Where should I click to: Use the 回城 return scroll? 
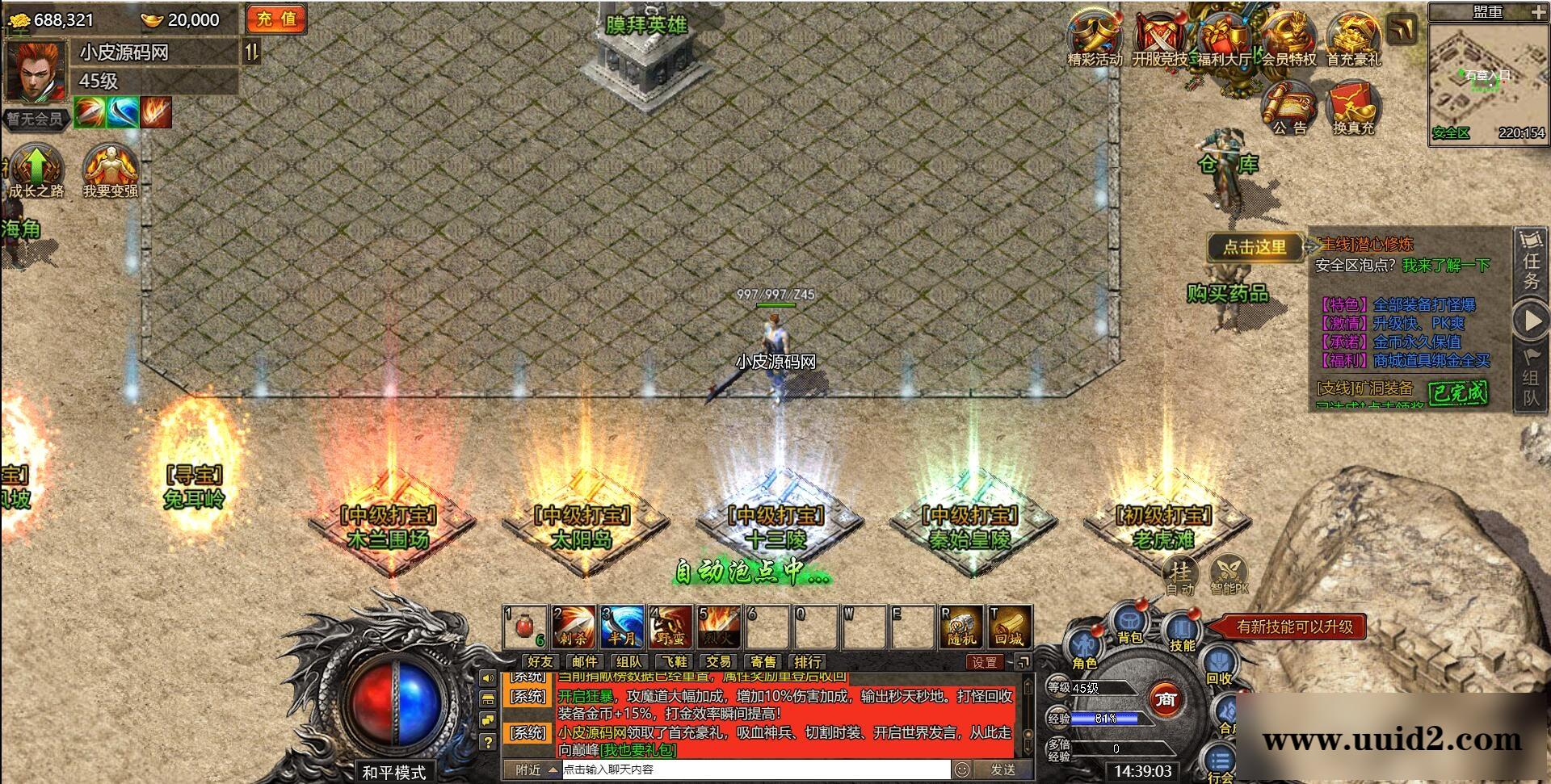click(1010, 627)
